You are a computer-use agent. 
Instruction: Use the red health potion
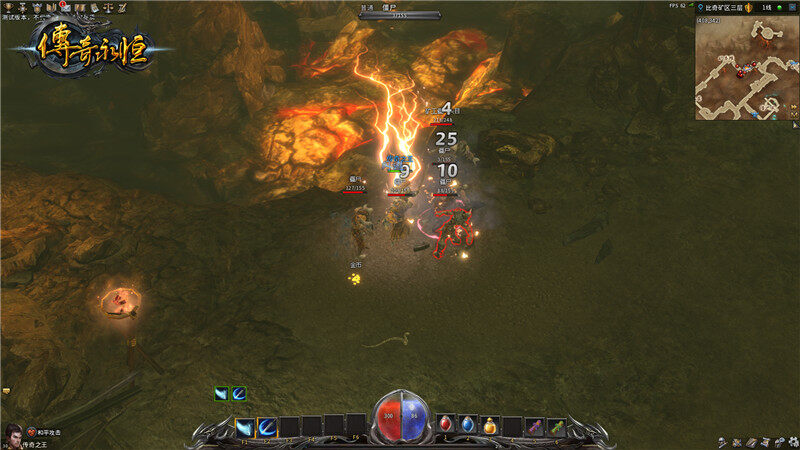pyautogui.click(x=446, y=425)
